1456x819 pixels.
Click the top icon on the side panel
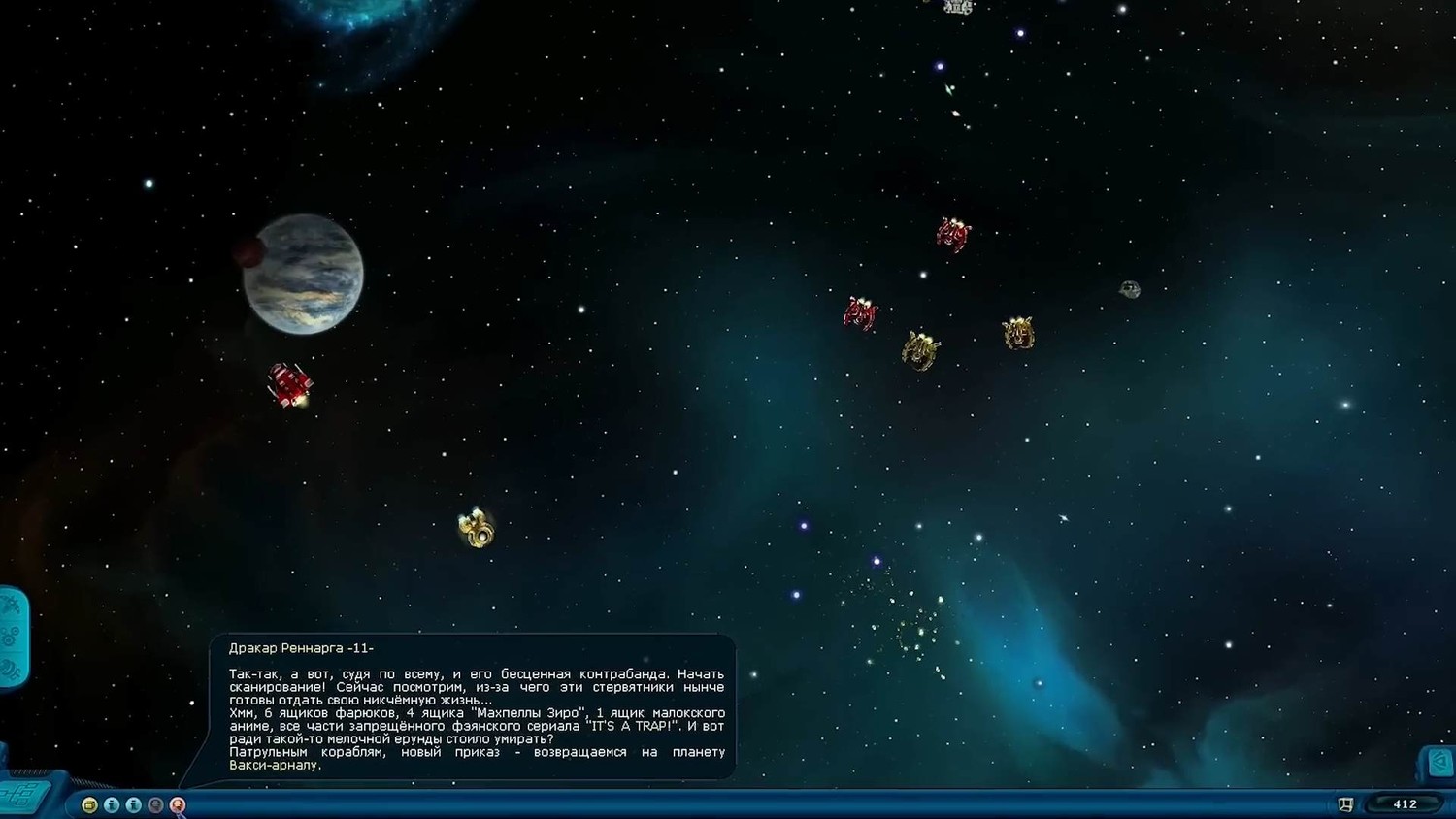(x=11, y=607)
